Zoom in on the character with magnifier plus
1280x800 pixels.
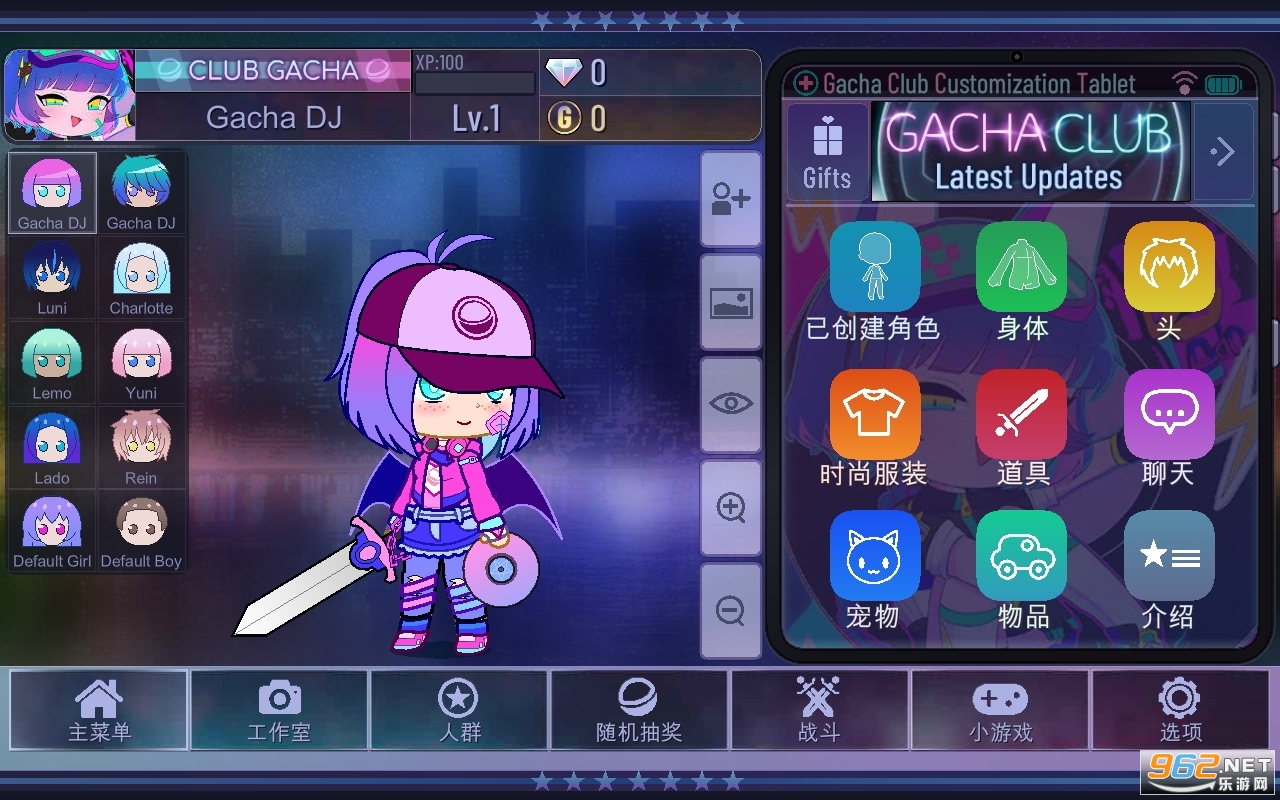click(731, 507)
